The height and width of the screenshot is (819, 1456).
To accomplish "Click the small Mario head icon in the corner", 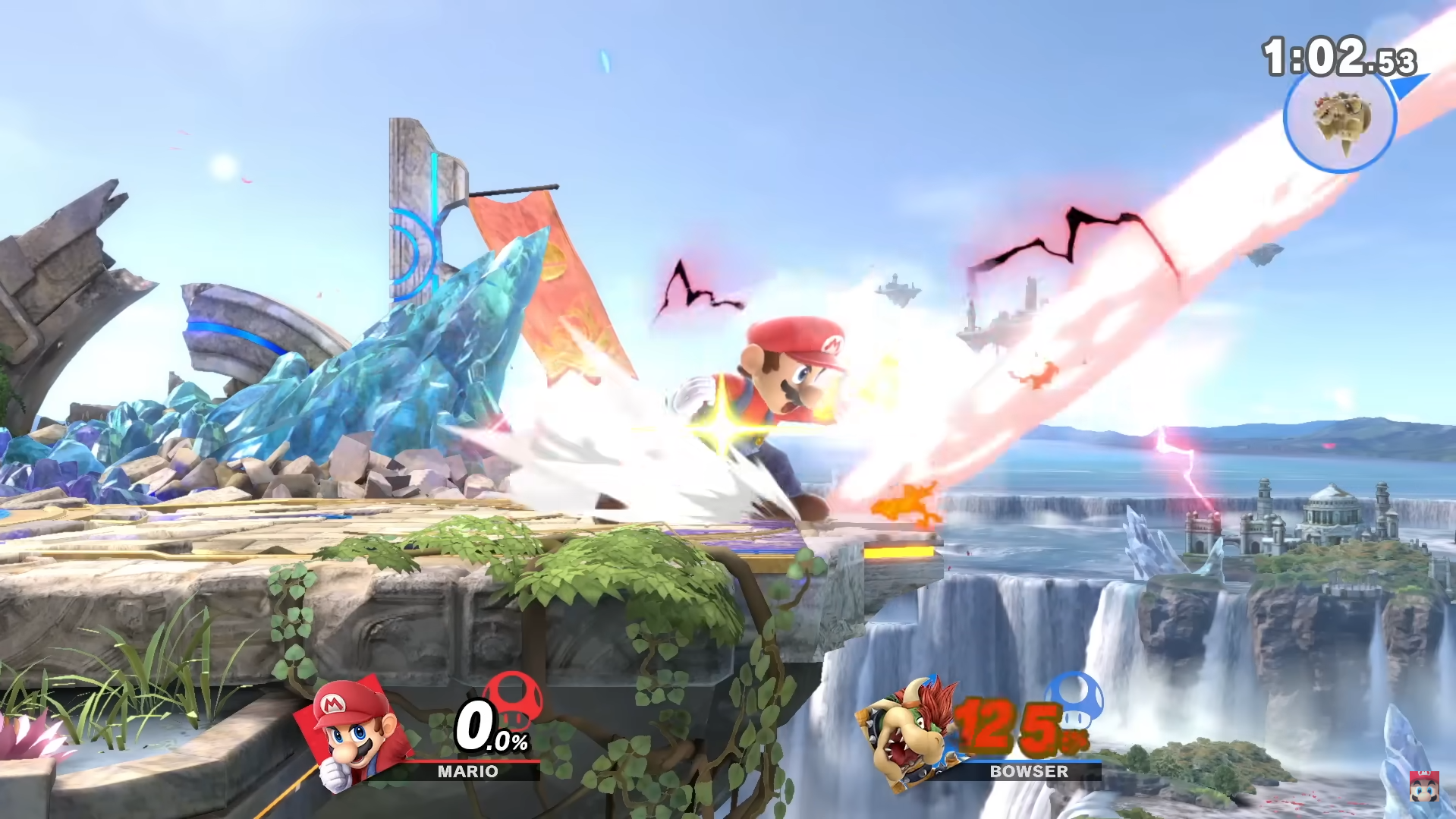I will pyautogui.click(x=1423, y=786).
